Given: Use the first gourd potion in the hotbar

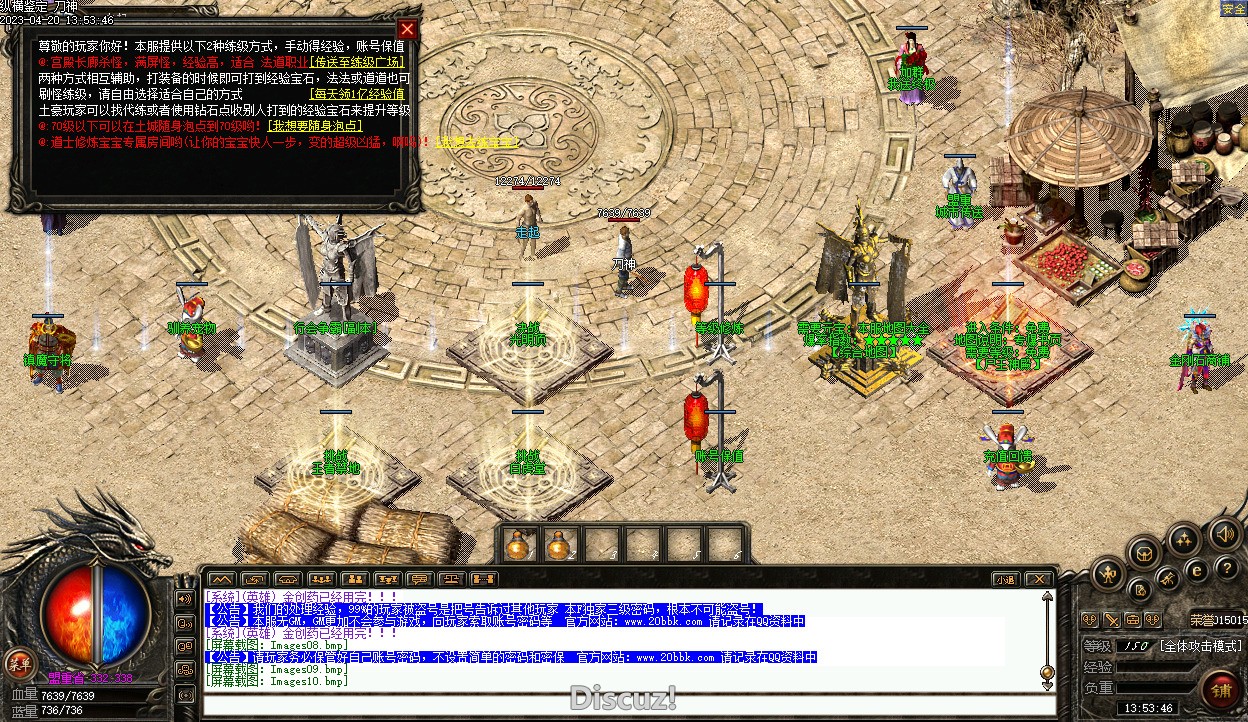Looking at the screenshot, I should pos(517,545).
